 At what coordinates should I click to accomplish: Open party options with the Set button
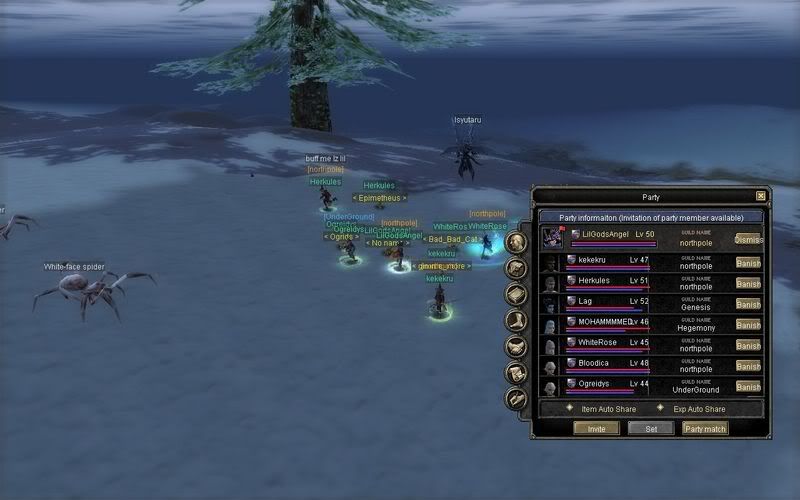(650, 428)
